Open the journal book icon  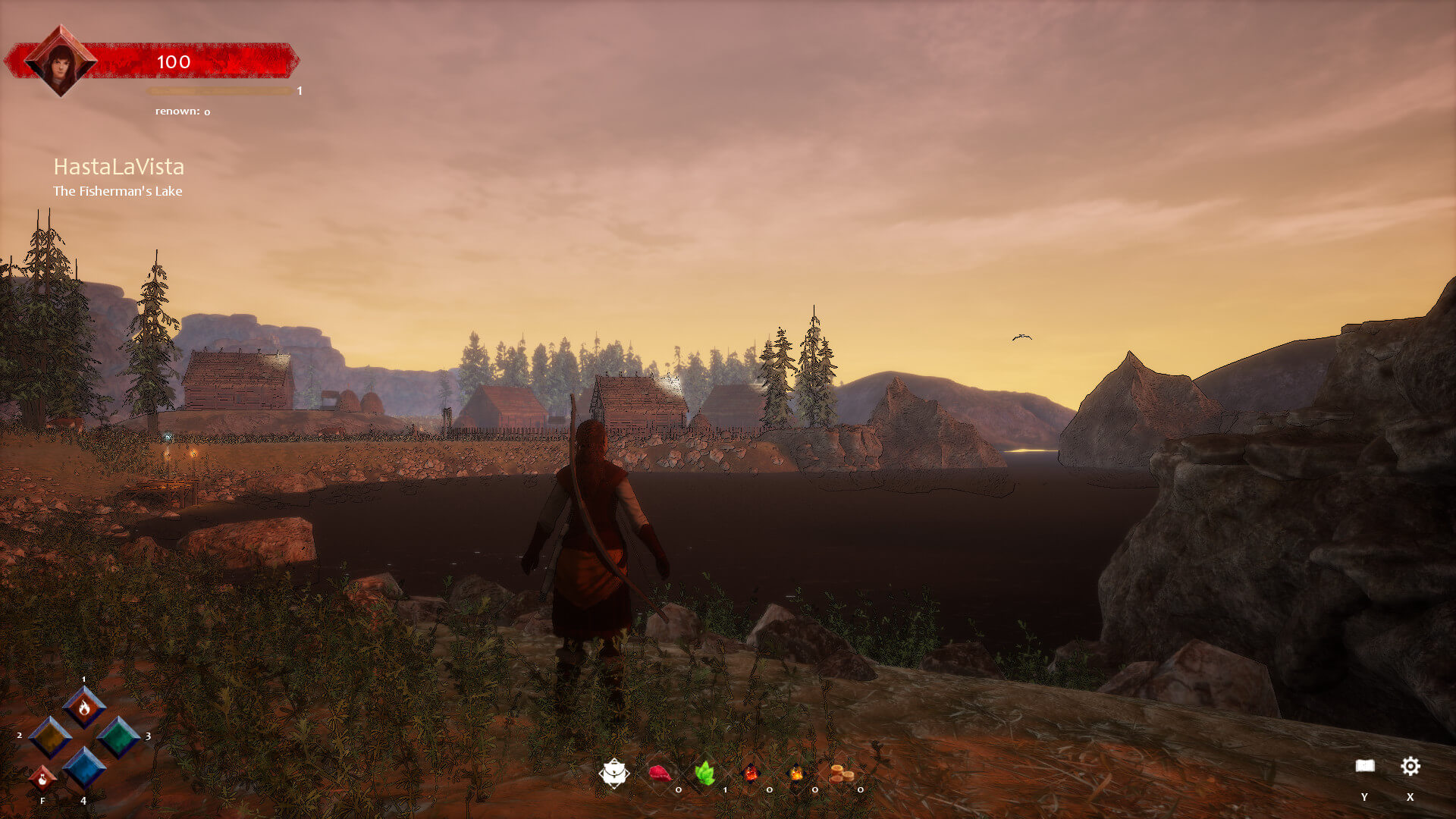tap(1365, 766)
